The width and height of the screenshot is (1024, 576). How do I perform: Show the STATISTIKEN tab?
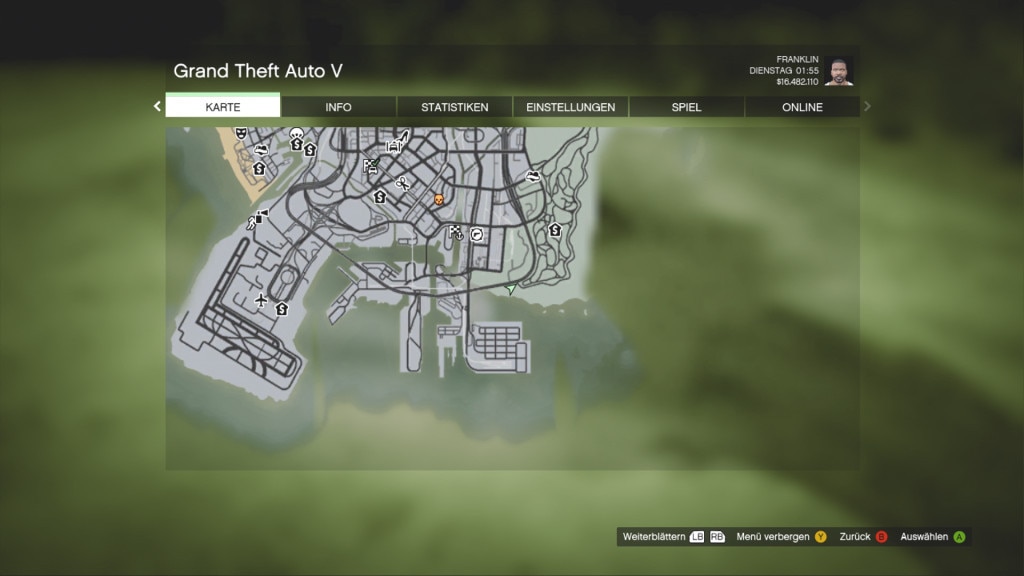tap(454, 107)
